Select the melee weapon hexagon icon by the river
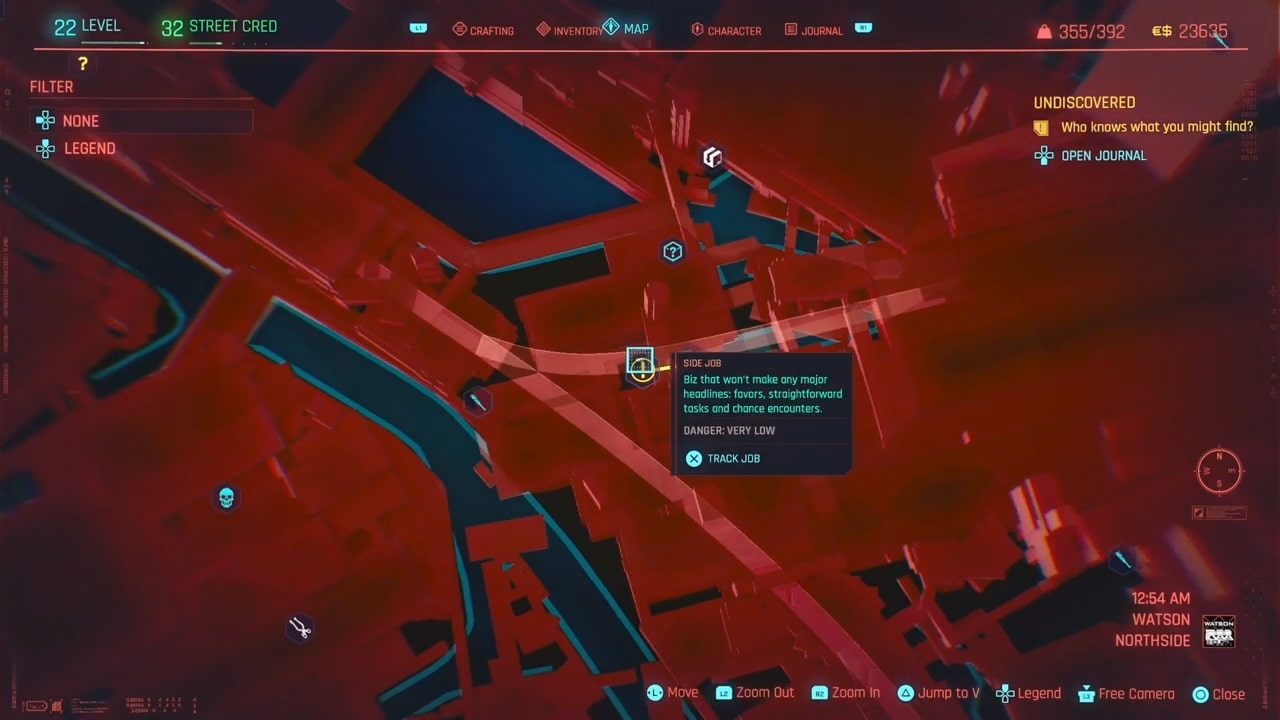The height and width of the screenshot is (720, 1280). pyautogui.click(x=477, y=401)
